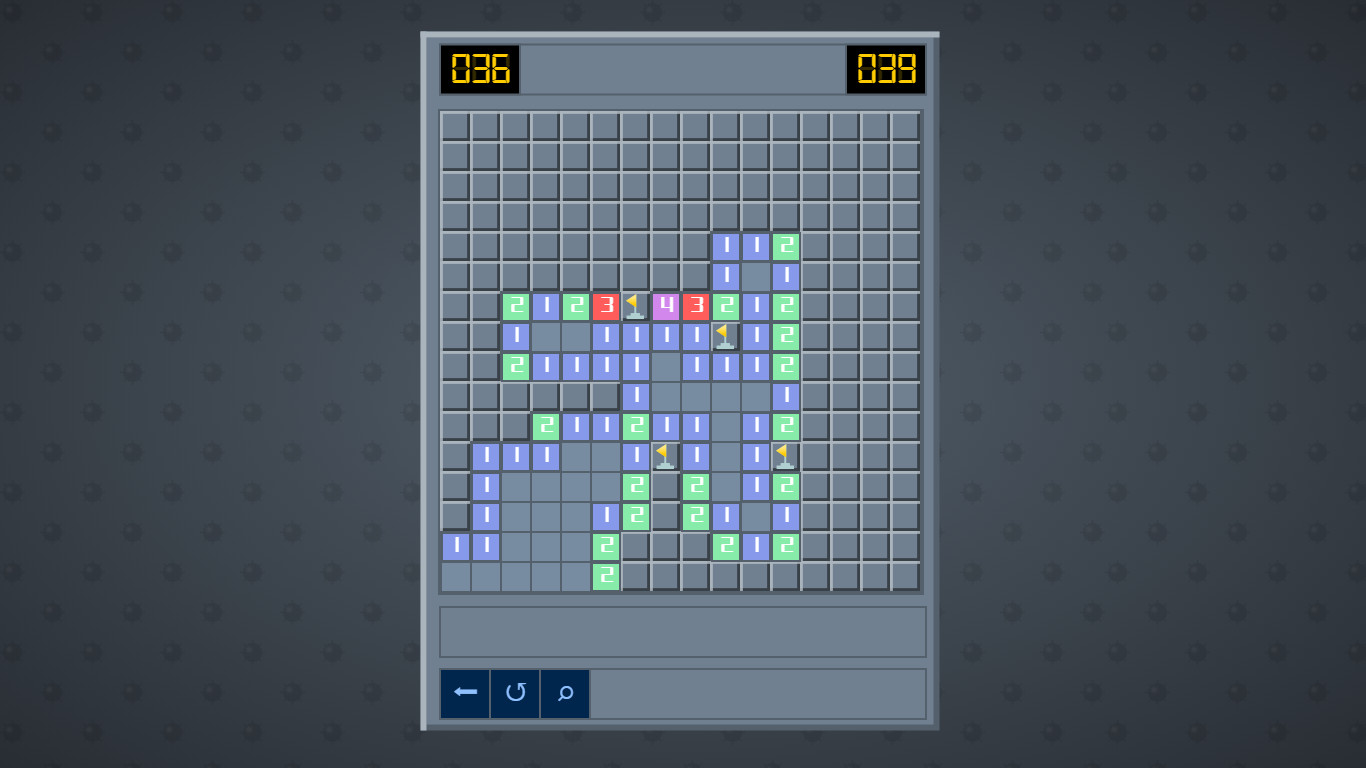Select the restart game icon
The width and height of the screenshot is (1366, 768).
click(x=514, y=693)
